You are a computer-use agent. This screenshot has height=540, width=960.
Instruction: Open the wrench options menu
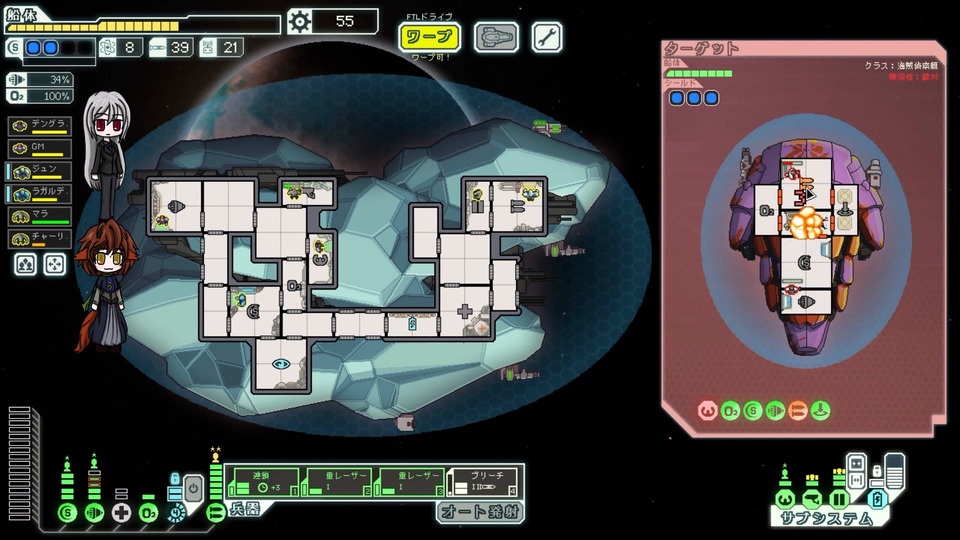(547, 38)
